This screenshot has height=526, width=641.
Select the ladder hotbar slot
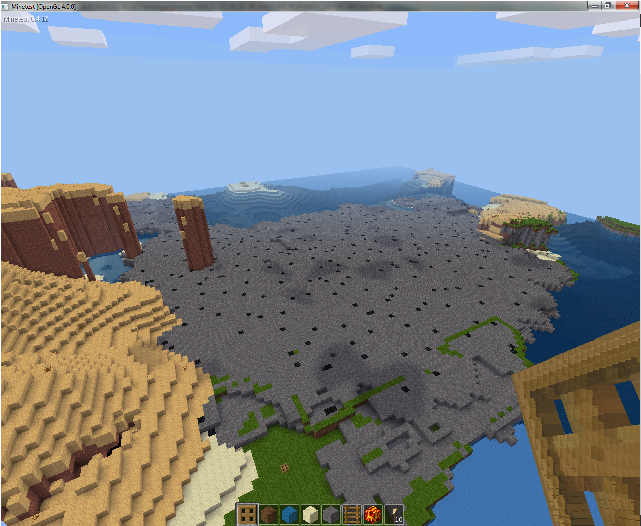tap(352, 515)
